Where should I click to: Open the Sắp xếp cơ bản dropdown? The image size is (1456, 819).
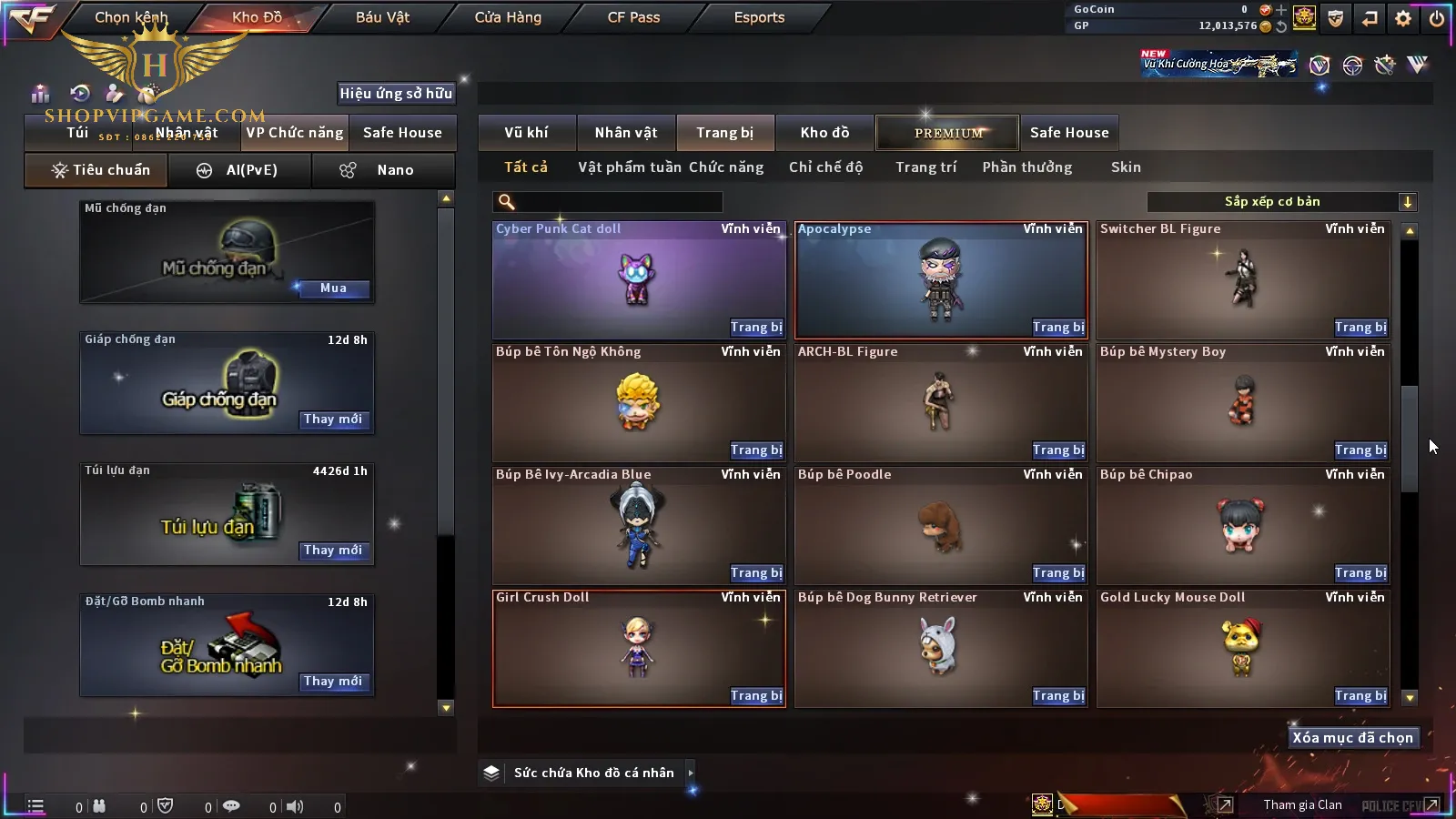coord(1281,202)
